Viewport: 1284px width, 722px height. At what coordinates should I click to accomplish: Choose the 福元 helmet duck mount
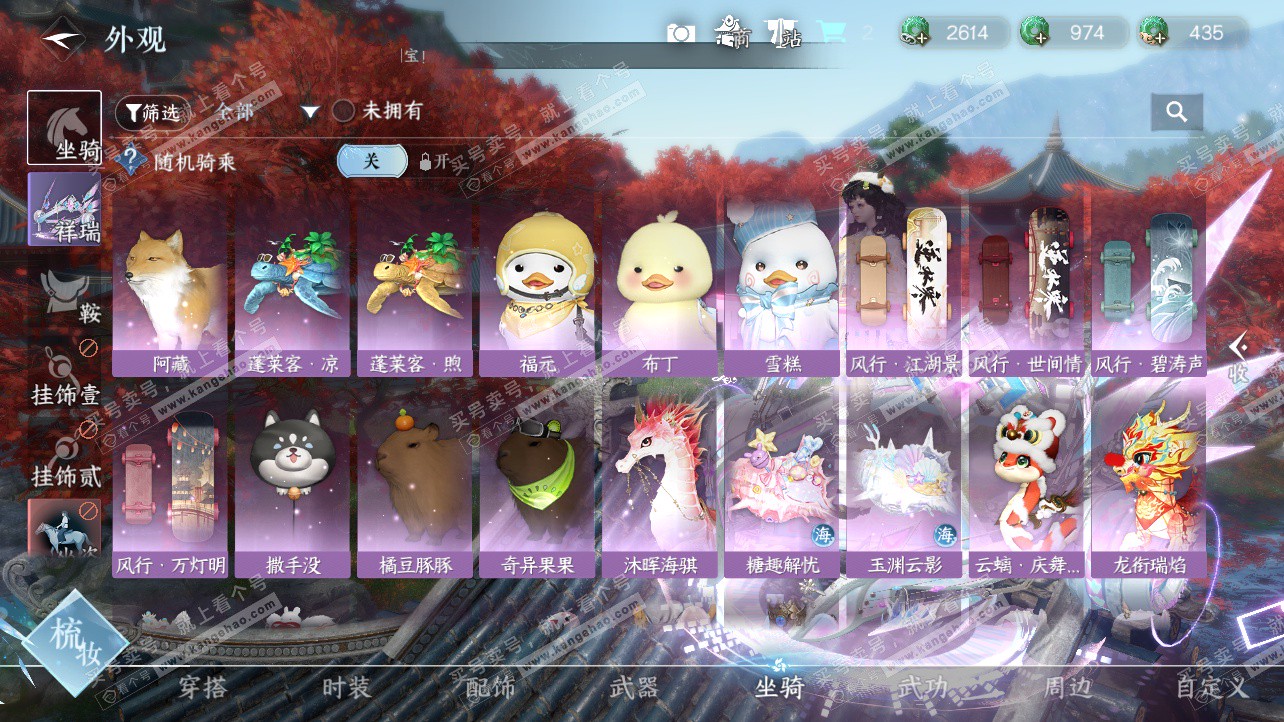tap(538, 285)
